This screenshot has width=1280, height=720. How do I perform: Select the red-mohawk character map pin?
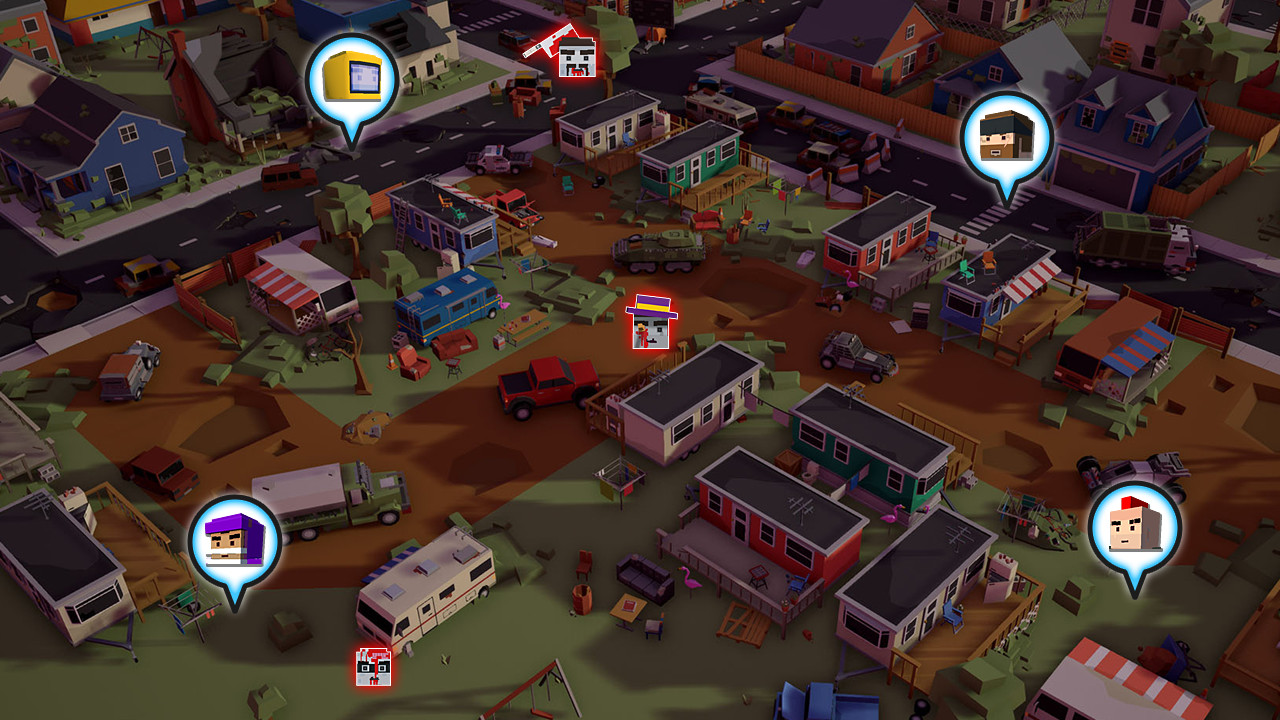click(x=1134, y=530)
